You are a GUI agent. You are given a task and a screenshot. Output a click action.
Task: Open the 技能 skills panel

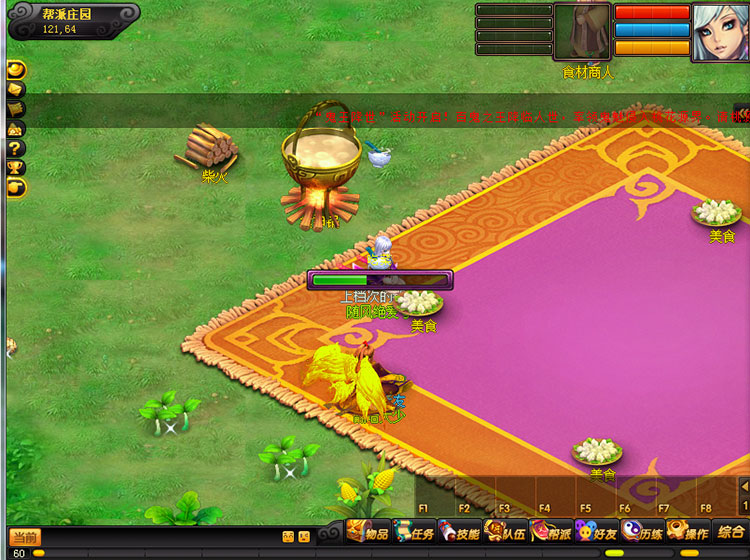pos(459,534)
